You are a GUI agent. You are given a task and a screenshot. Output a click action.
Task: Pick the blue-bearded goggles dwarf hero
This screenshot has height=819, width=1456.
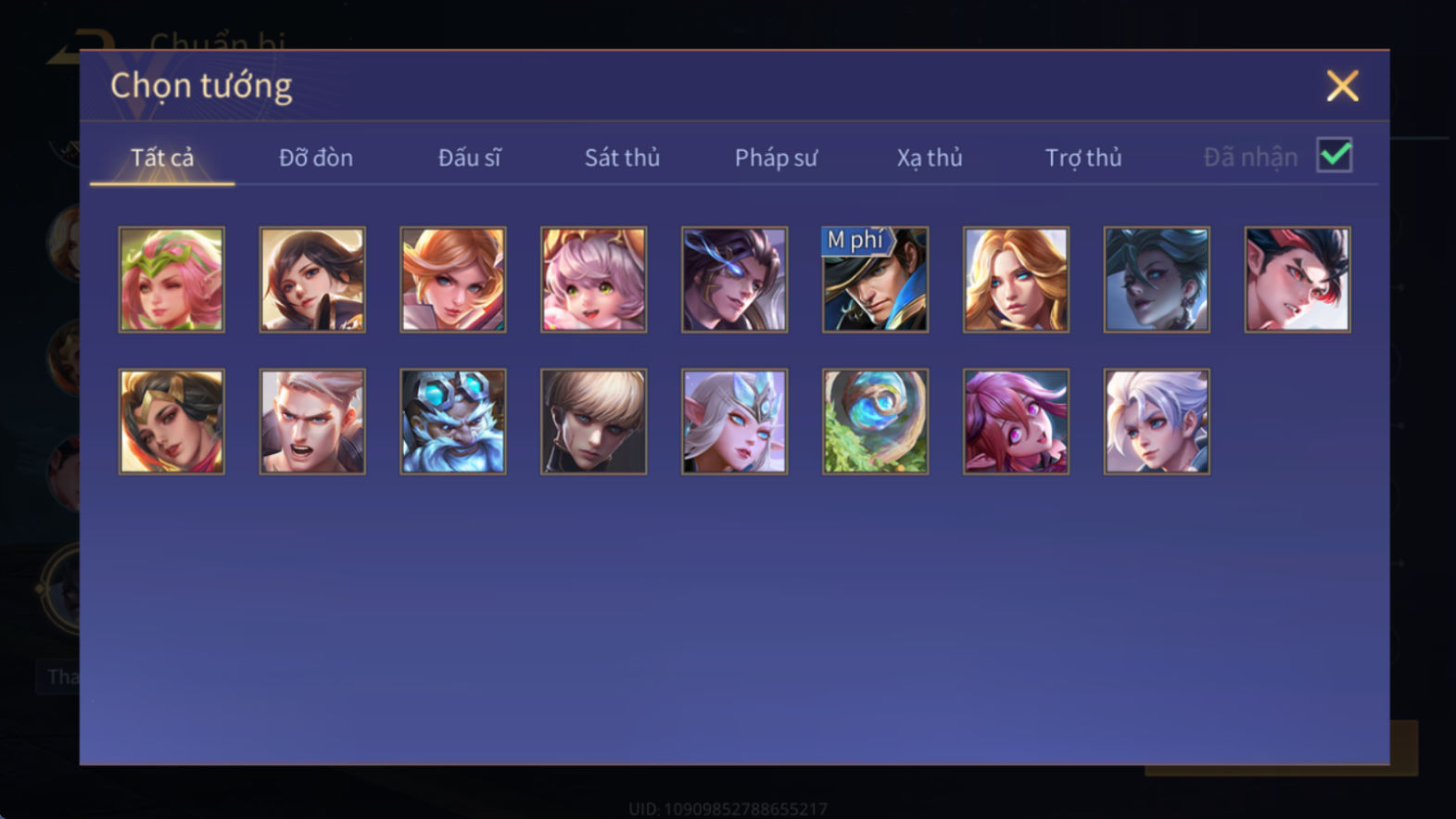(453, 422)
